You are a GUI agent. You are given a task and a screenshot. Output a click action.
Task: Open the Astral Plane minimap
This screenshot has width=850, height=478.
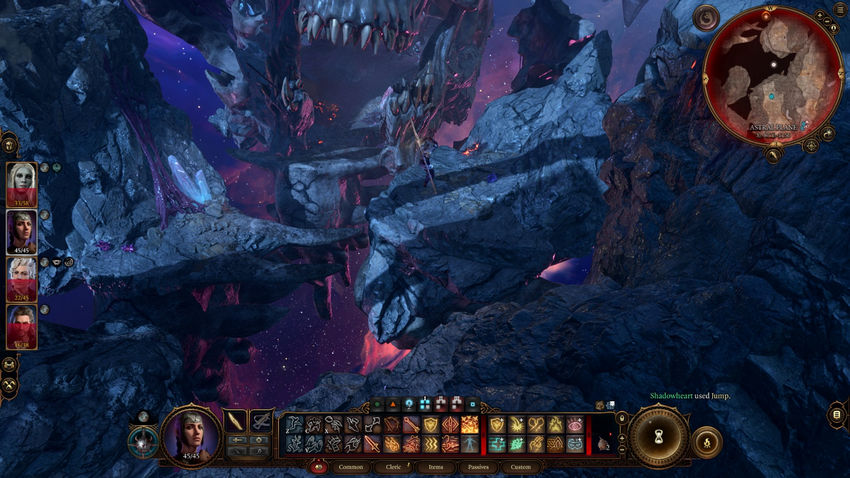pos(772,75)
